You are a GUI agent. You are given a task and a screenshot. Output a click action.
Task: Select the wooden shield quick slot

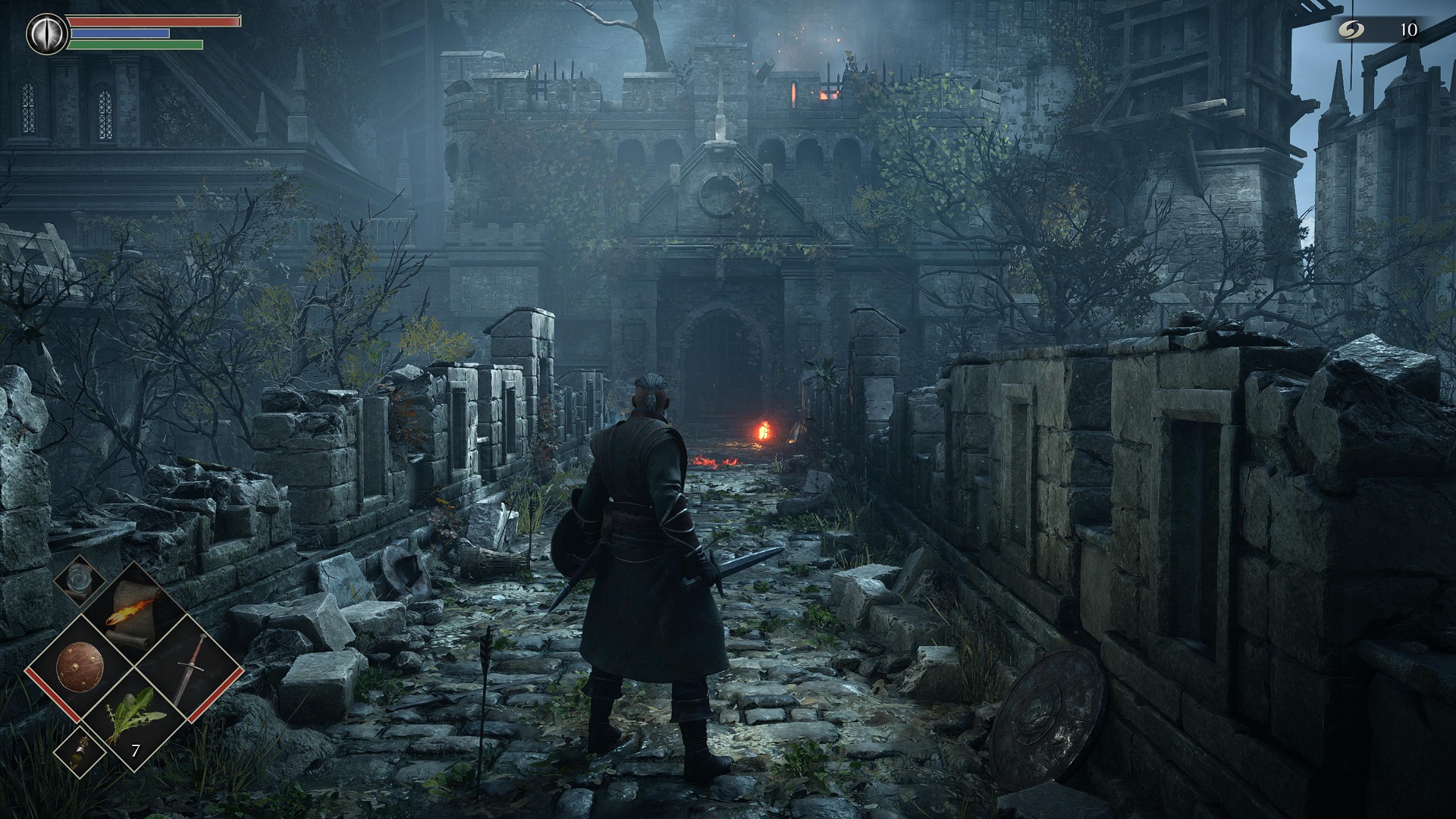(81, 665)
